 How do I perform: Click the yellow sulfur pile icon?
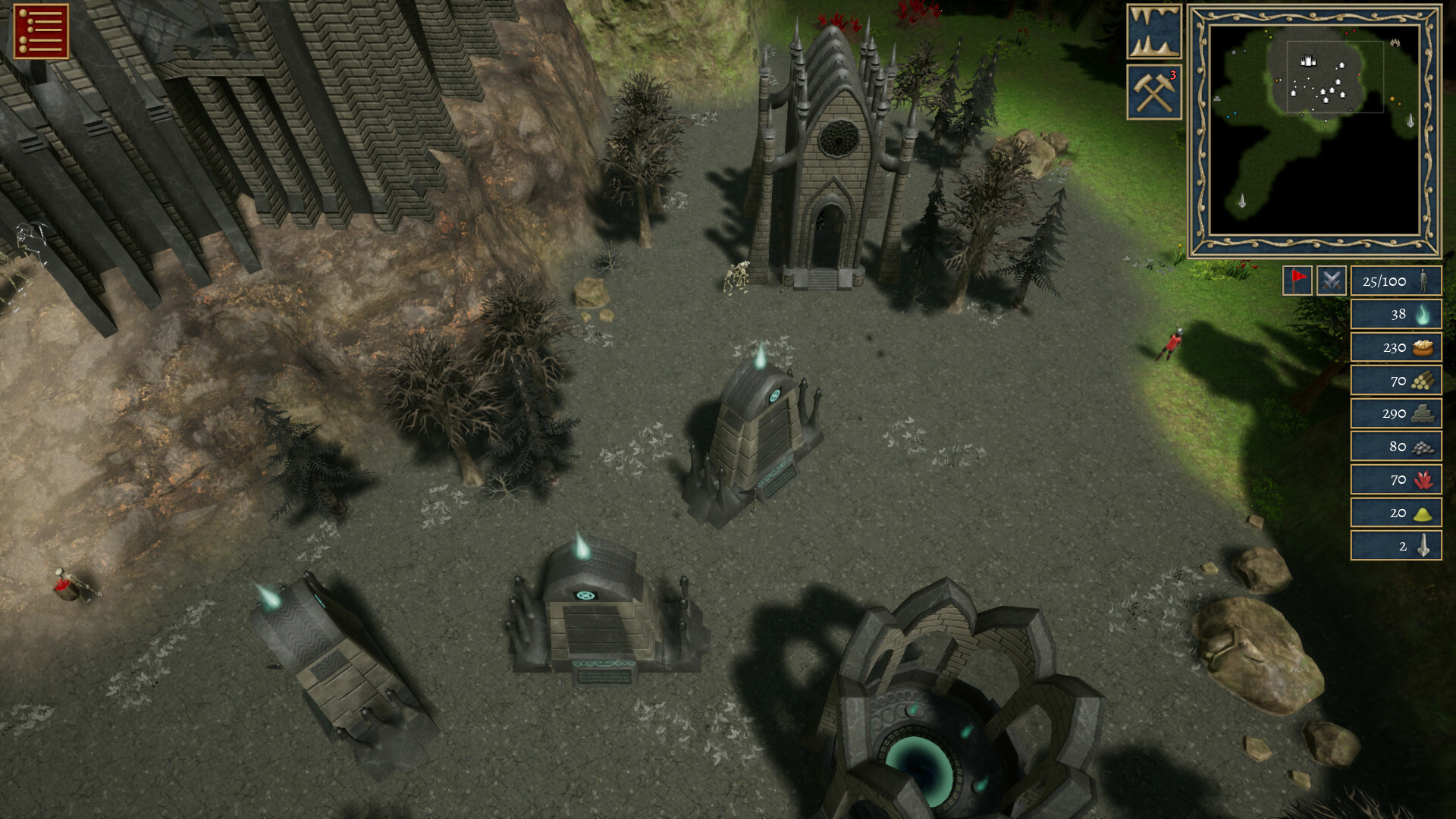1423,512
